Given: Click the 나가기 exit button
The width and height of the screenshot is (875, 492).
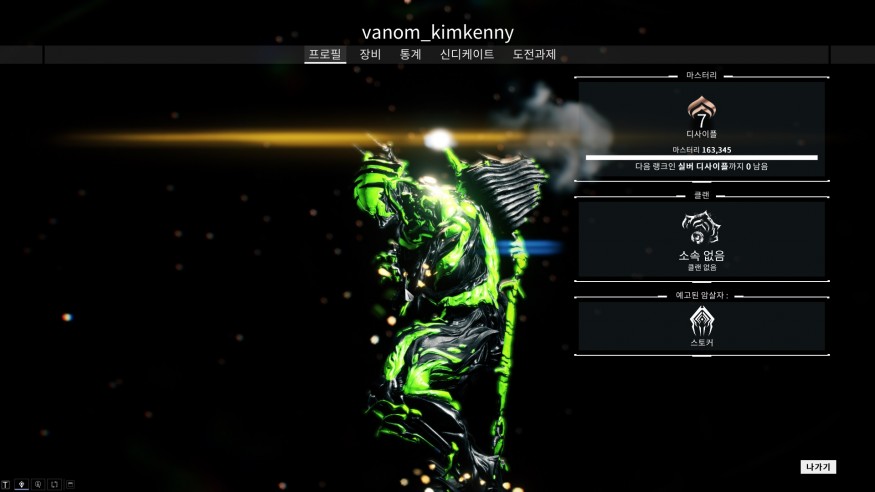Looking at the screenshot, I should [x=818, y=467].
